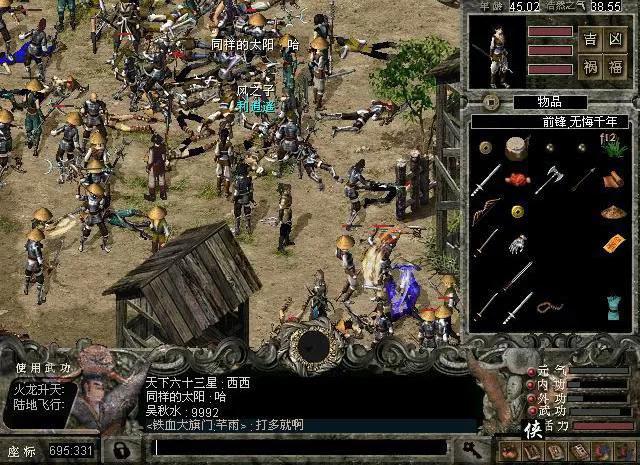Pick the orange talisman item

pos(612,243)
